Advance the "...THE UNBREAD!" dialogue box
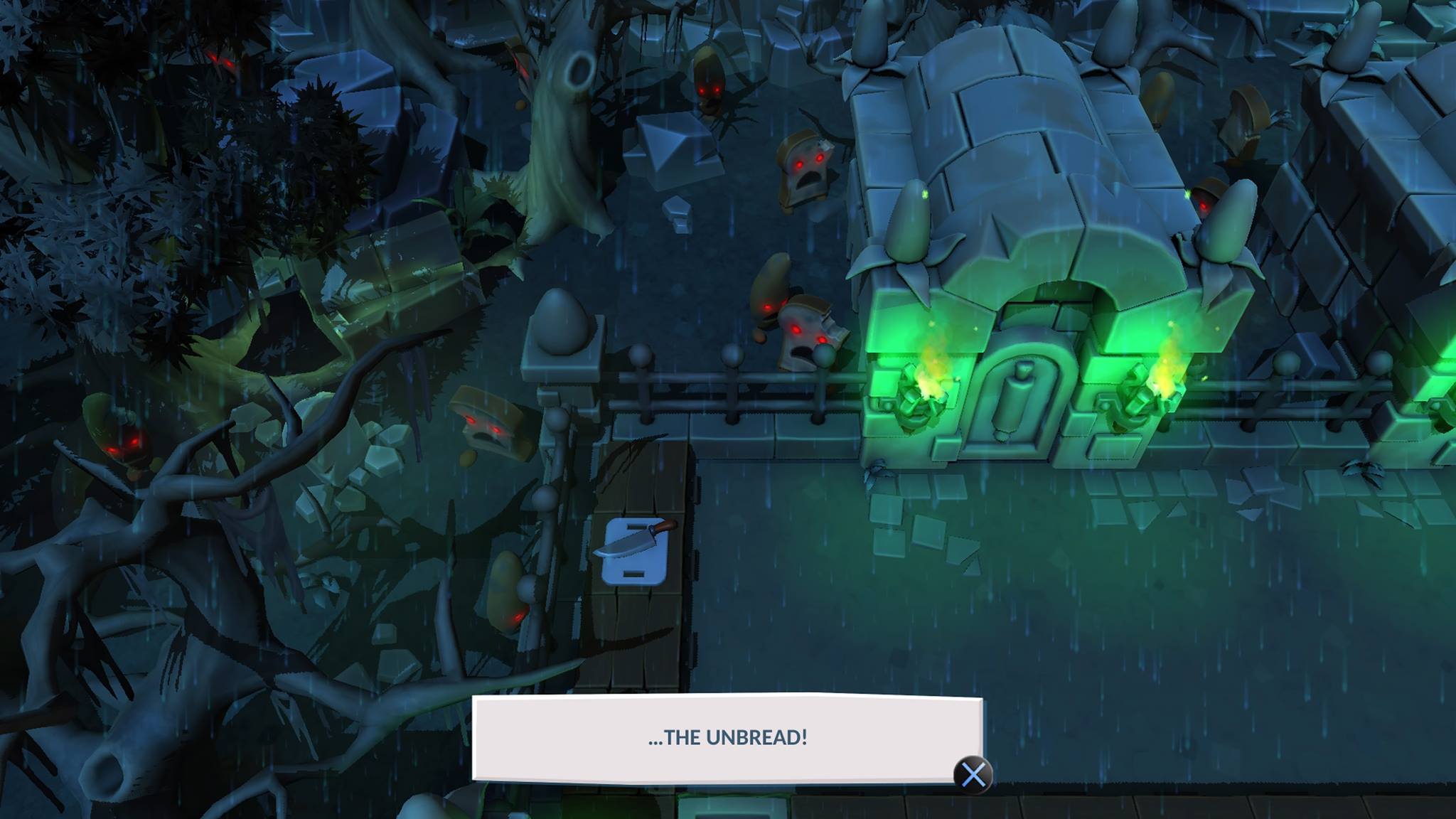Viewport: 1456px width, 819px height. click(973, 774)
